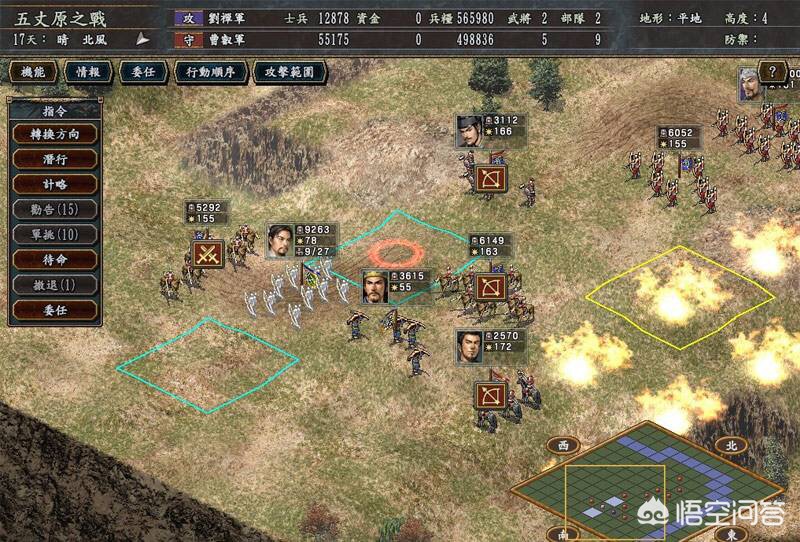800x542 pixels.
Task: Click the question mark help button
Action: click(x=772, y=72)
